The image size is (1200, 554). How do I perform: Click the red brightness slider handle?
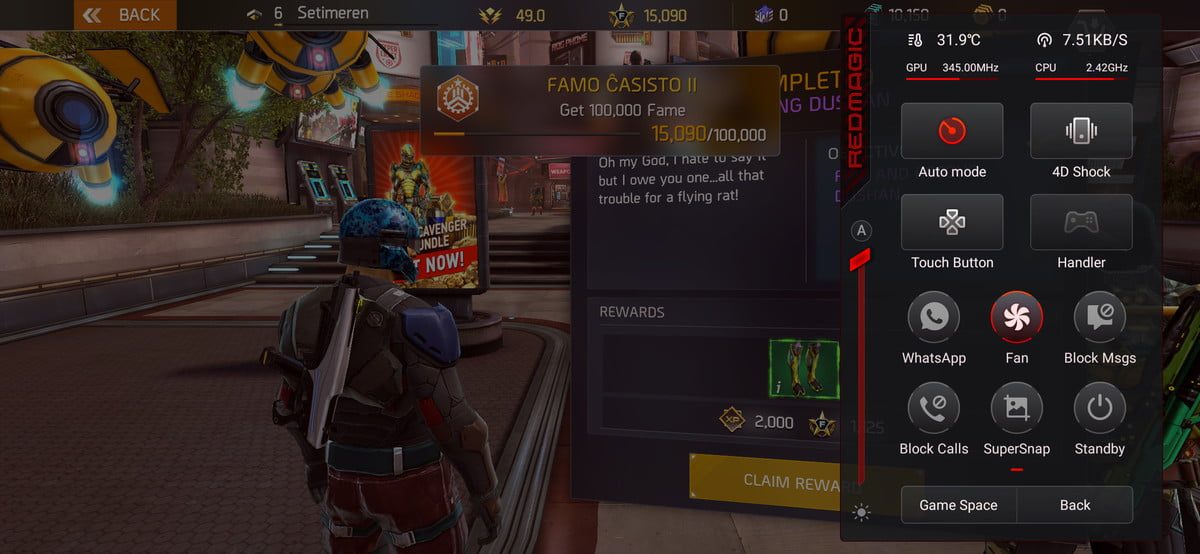coord(860,260)
